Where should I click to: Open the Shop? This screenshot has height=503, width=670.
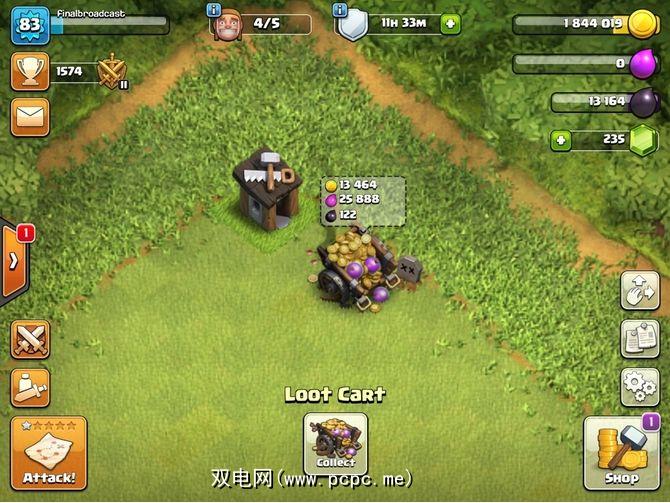click(x=619, y=453)
